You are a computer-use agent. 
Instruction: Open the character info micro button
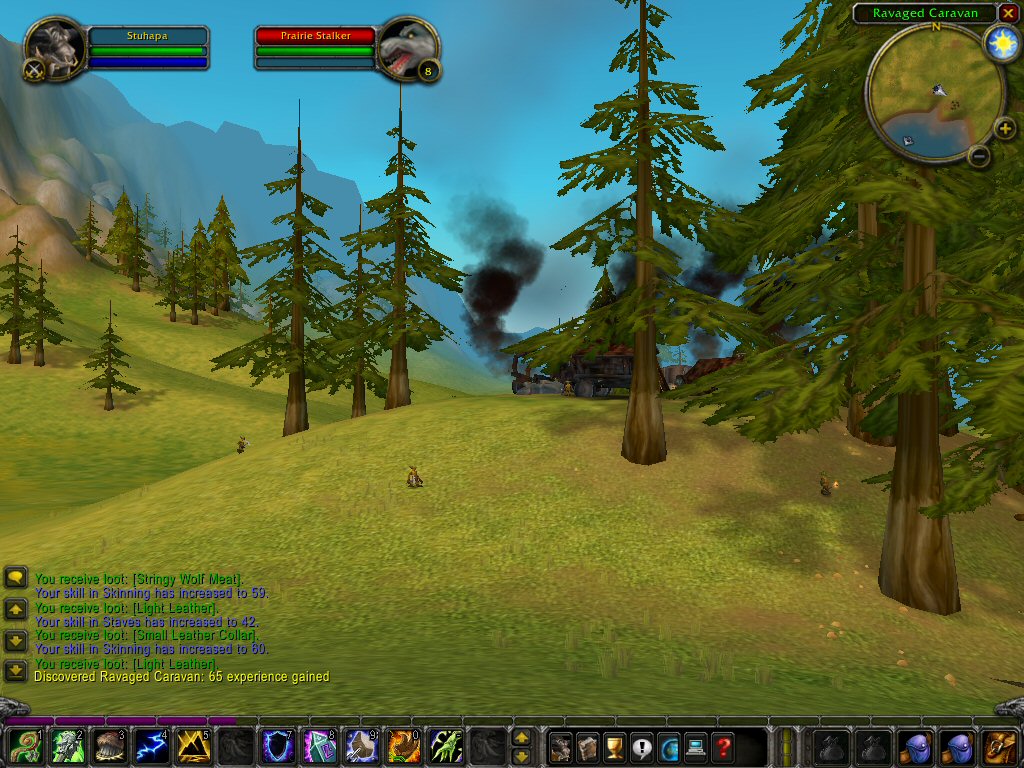click(x=561, y=746)
